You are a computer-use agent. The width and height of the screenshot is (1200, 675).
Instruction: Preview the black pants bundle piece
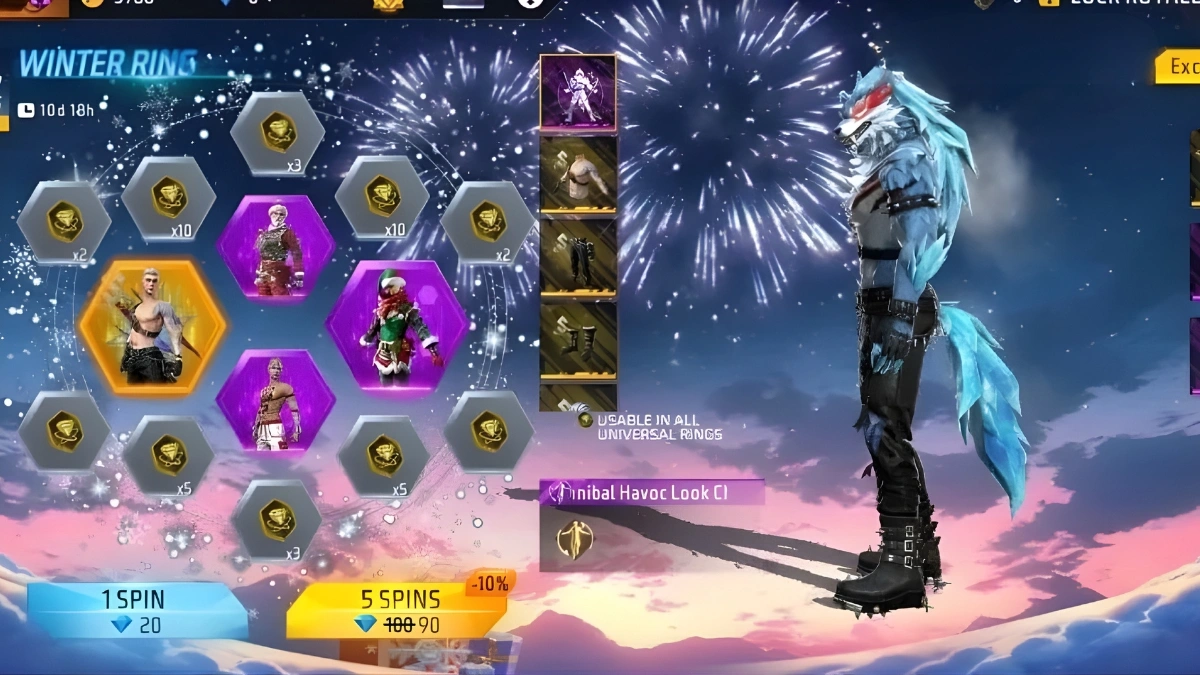(578, 257)
